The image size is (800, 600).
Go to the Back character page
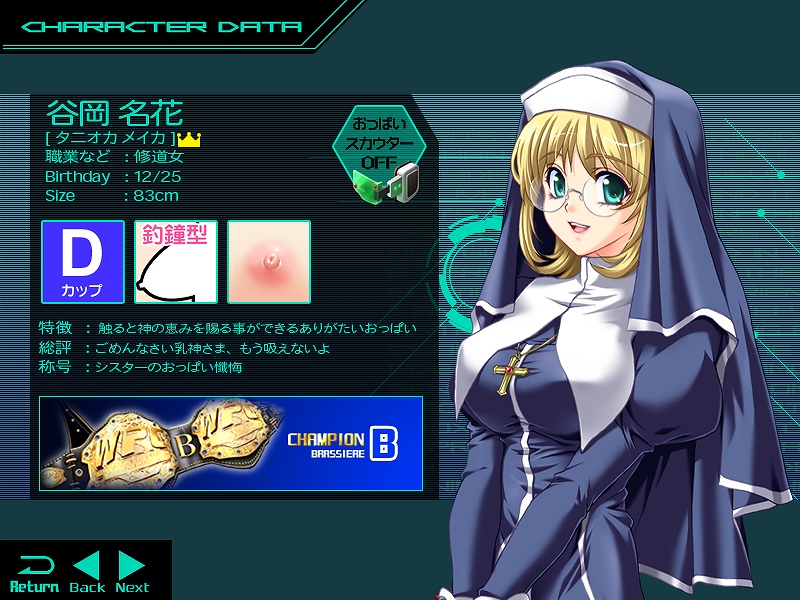tap(87, 573)
